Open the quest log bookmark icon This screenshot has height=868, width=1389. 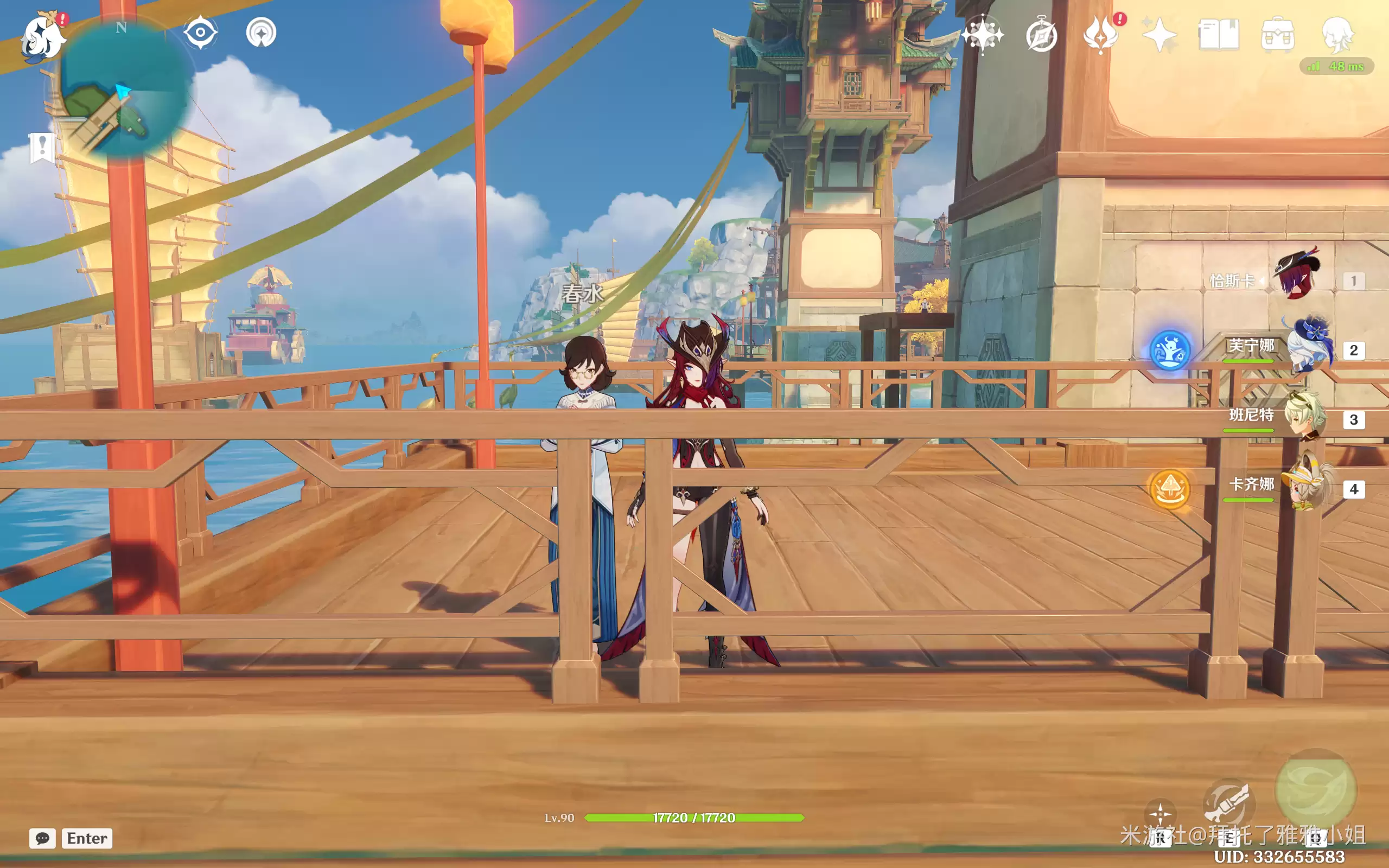point(42,148)
